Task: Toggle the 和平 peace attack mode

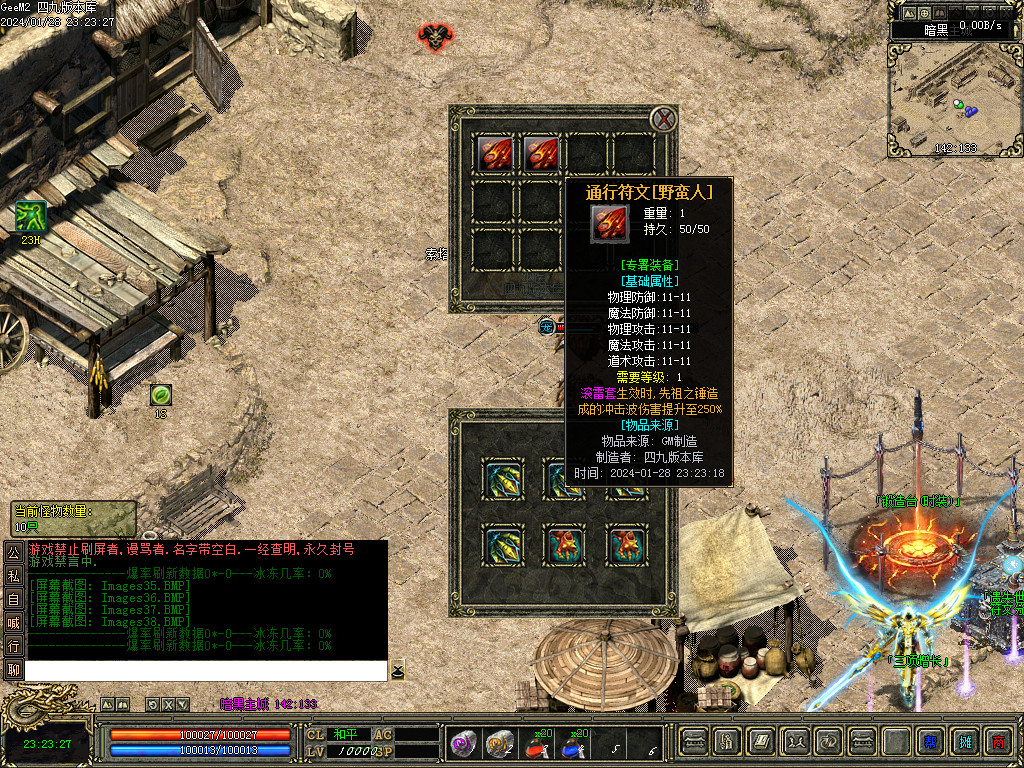Action: 345,734
